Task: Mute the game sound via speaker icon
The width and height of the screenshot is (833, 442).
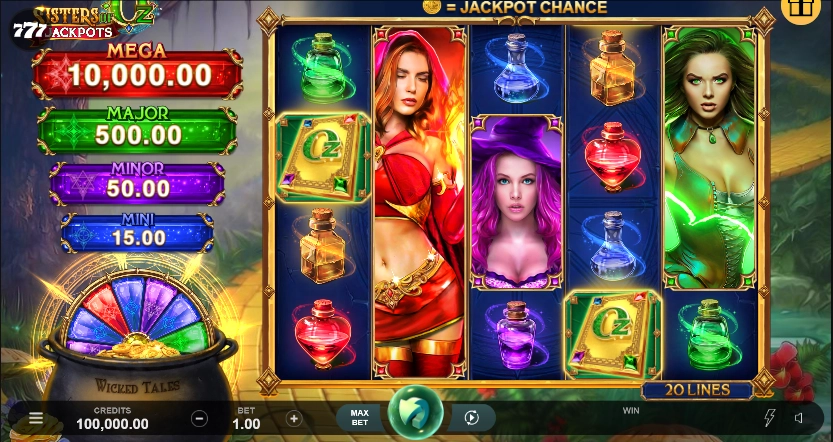Action: tap(800, 418)
